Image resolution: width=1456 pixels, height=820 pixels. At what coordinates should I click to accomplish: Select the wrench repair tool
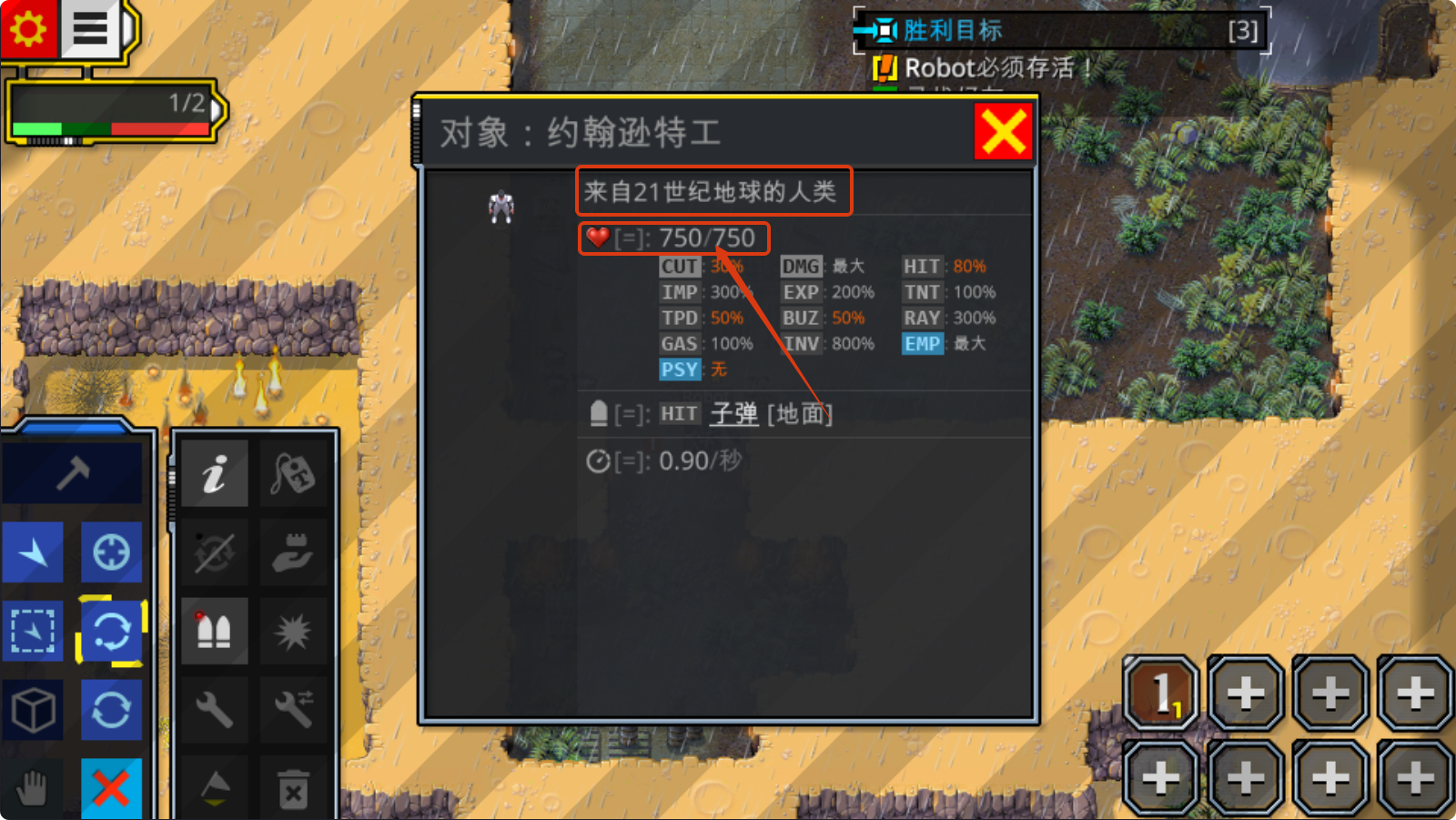click(214, 710)
